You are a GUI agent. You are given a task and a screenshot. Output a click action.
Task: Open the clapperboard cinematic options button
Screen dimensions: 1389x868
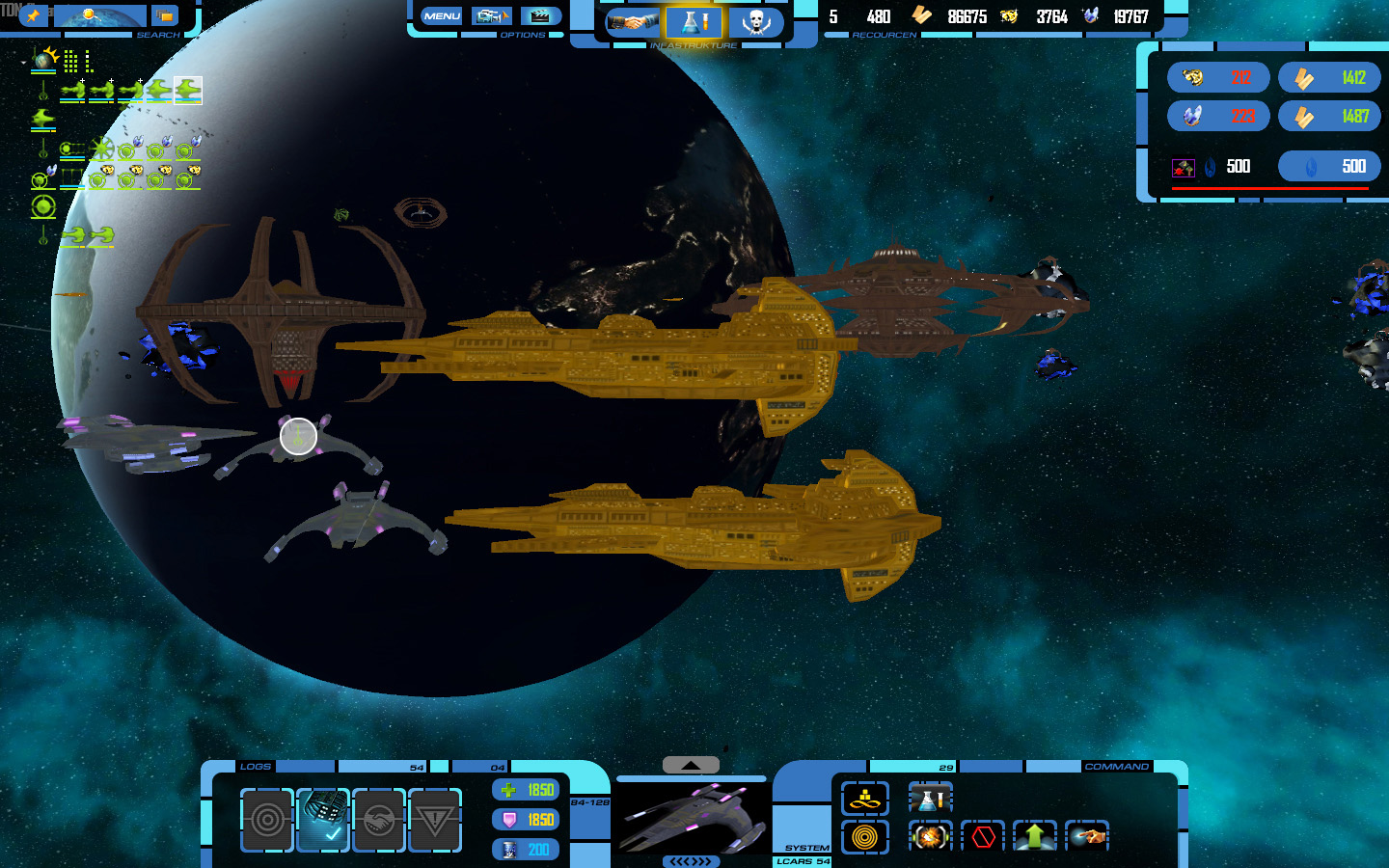tap(540, 16)
